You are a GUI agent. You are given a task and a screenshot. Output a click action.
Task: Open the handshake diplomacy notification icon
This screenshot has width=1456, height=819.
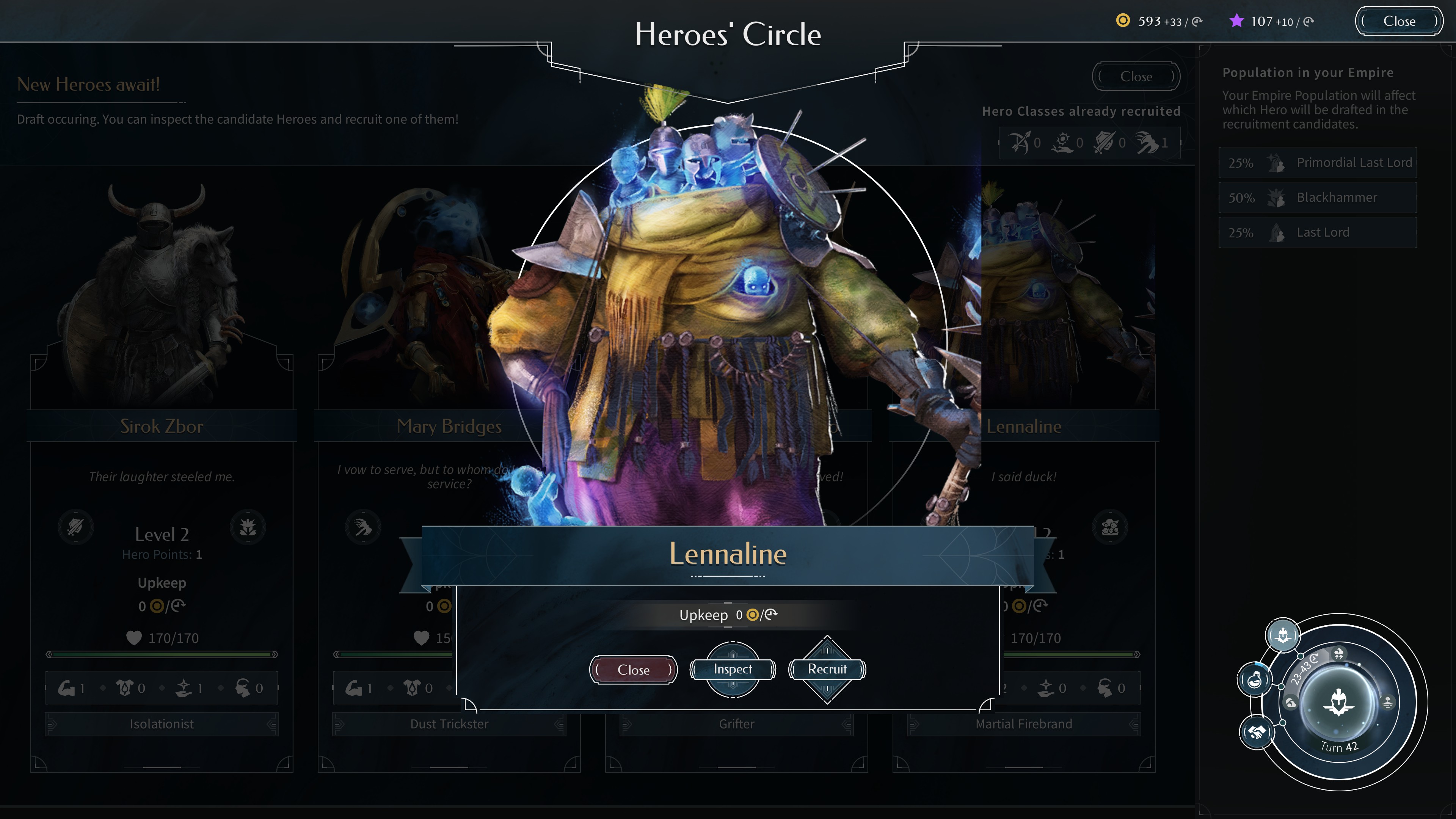(x=1257, y=733)
